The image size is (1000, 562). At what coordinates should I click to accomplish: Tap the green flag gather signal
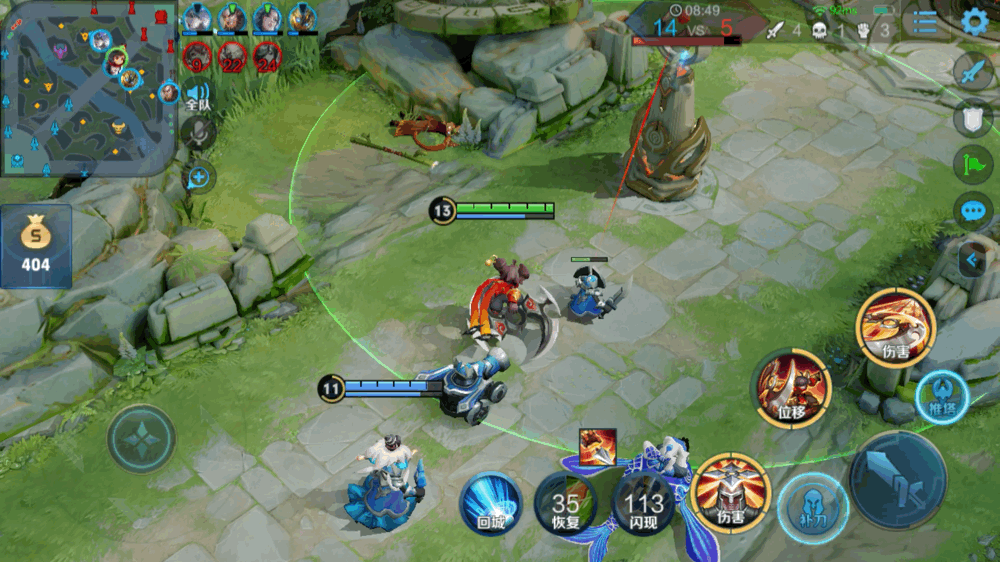(973, 164)
